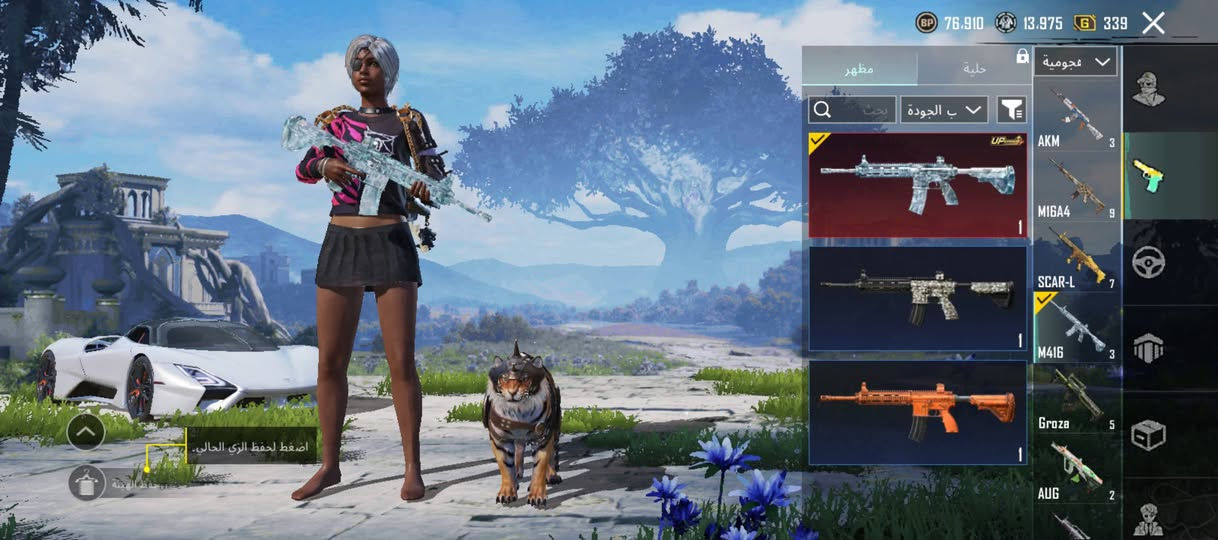The image size is (1218, 540).
Task: Switch to the vehicle steering wheel category
Action: pyautogui.click(x=1148, y=262)
